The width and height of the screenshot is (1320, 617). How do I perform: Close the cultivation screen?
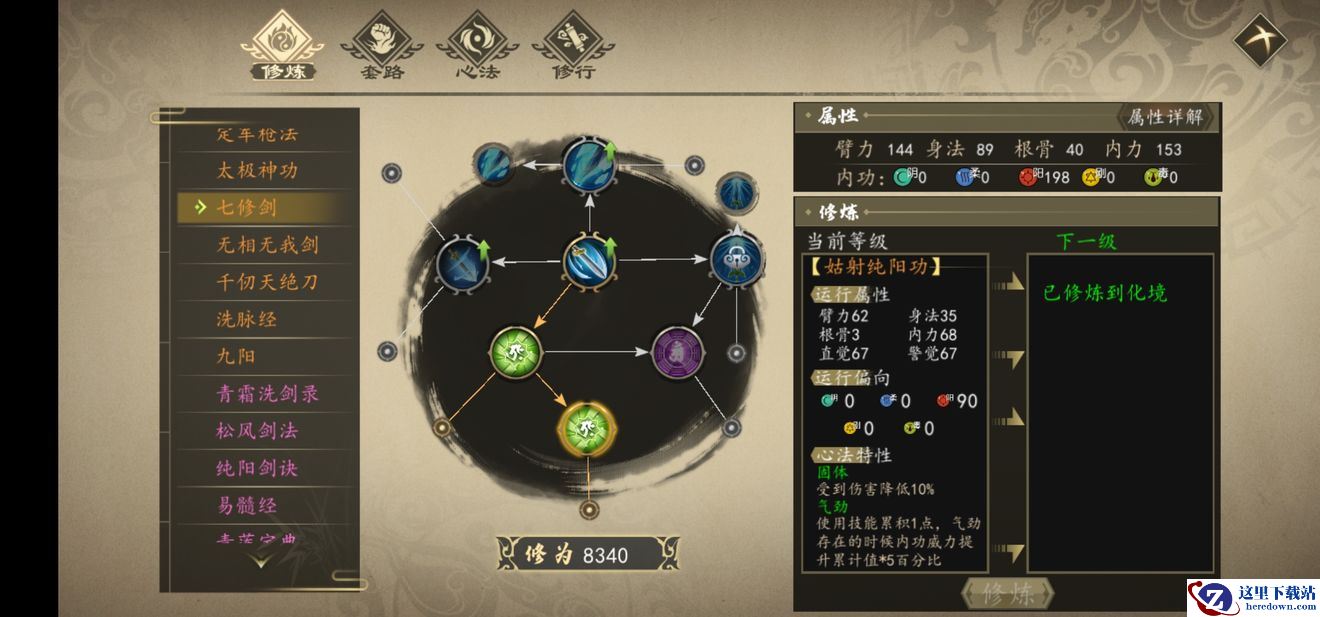tap(1259, 41)
